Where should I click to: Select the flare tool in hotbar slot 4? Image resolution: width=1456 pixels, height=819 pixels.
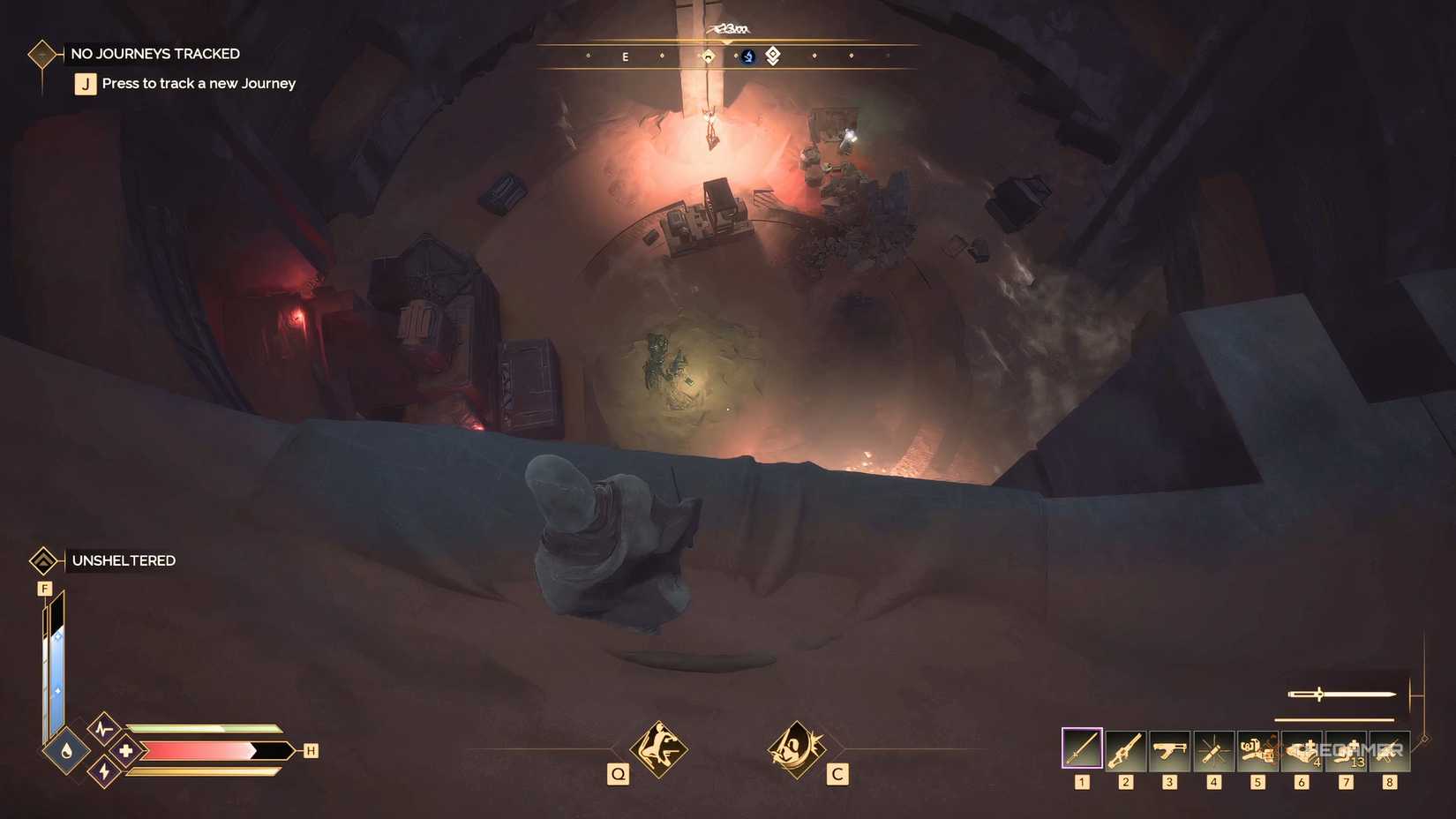1213,748
